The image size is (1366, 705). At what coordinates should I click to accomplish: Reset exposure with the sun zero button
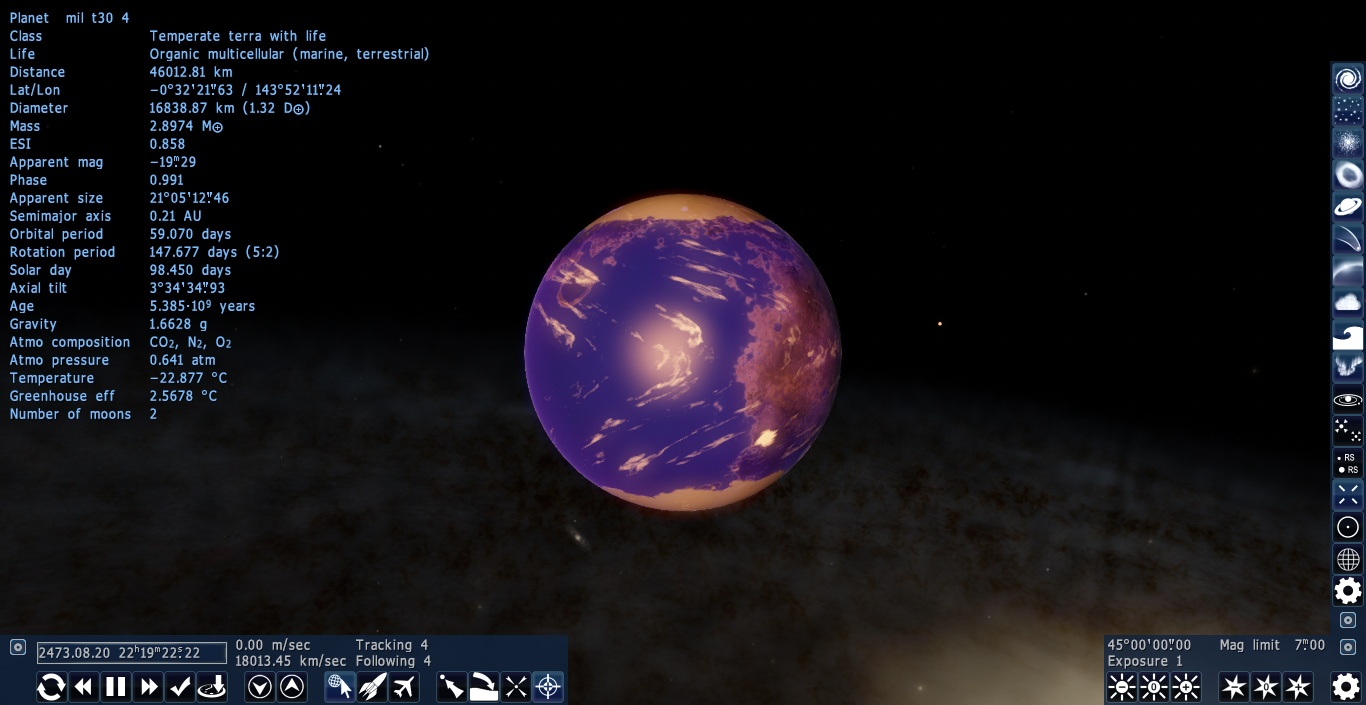coord(1154,687)
